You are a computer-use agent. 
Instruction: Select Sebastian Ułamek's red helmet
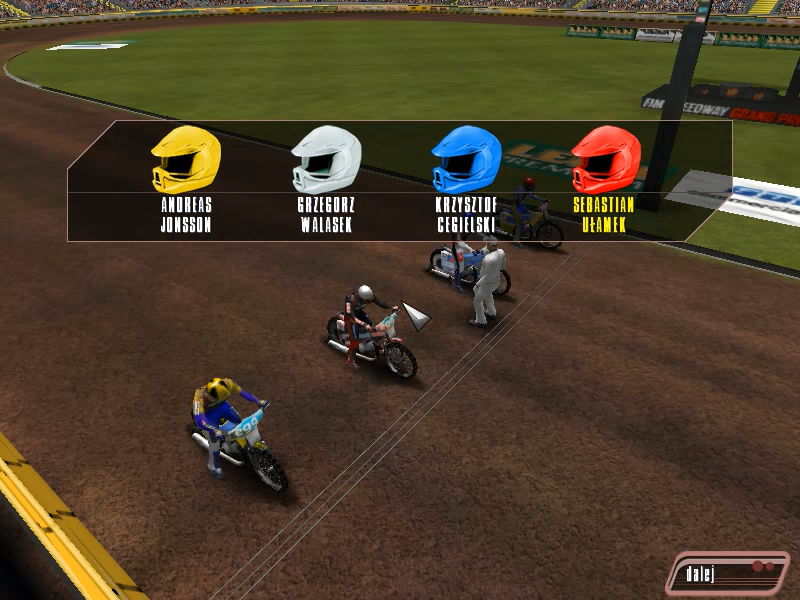605,160
